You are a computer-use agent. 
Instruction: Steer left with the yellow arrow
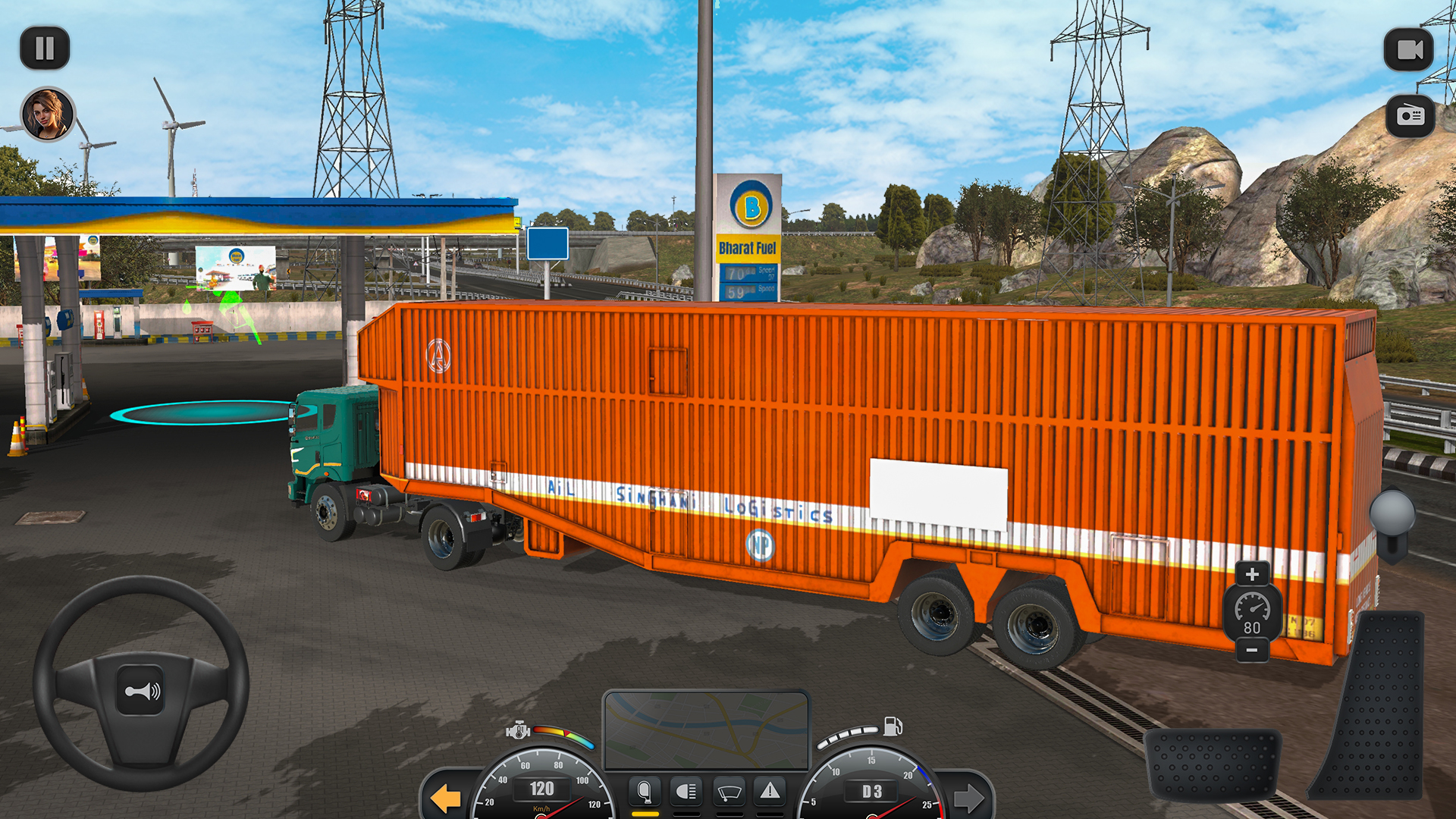pyautogui.click(x=447, y=797)
